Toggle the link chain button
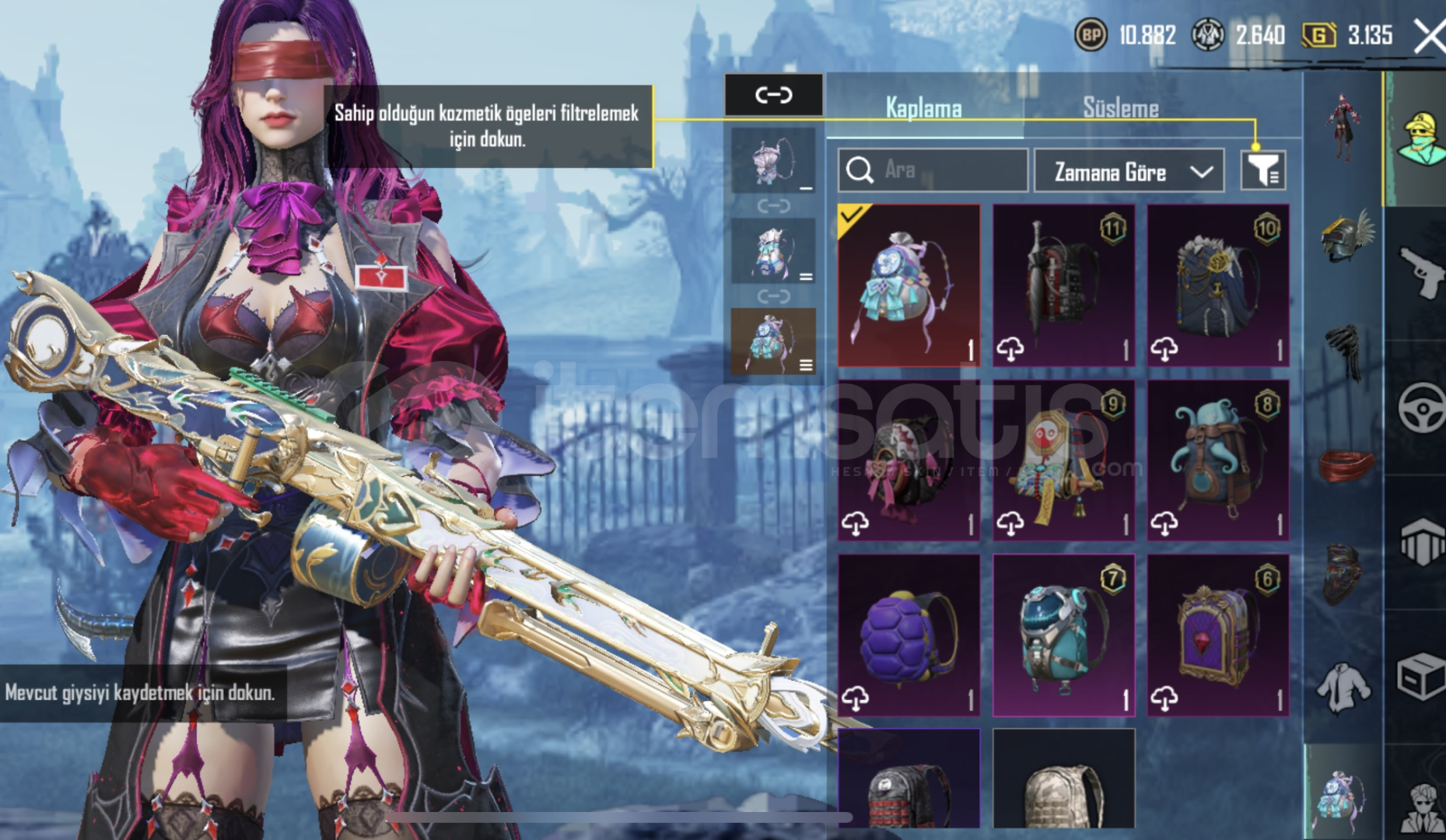 [773, 95]
